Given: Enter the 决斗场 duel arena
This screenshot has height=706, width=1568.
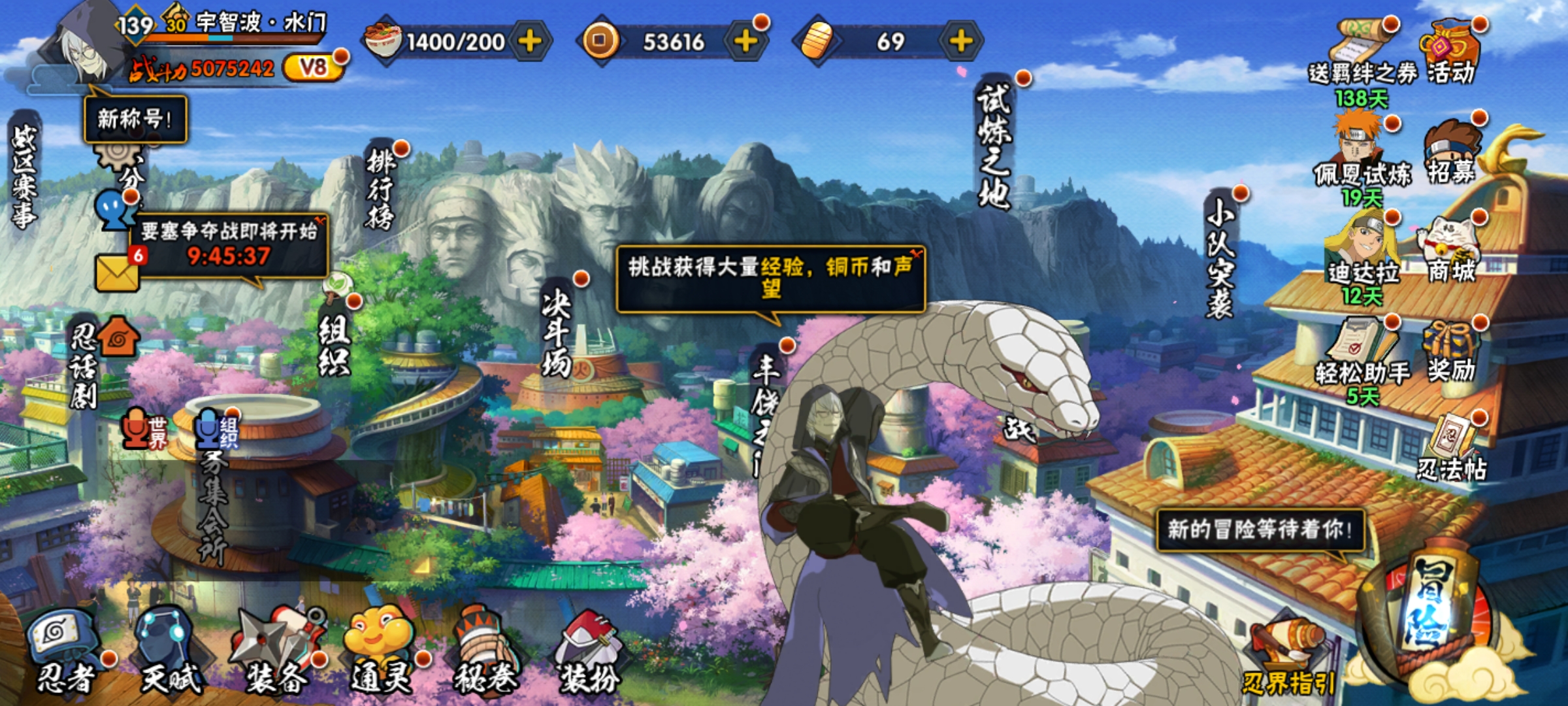Looking at the screenshot, I should 557,333.
